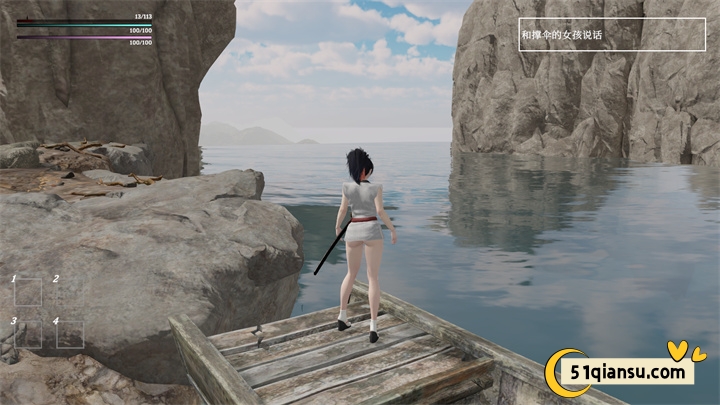Select the hotbar slot numbered 3
The height and width of the screenshot is (405, 720).
pyautogui.click(x=28, y=334)
